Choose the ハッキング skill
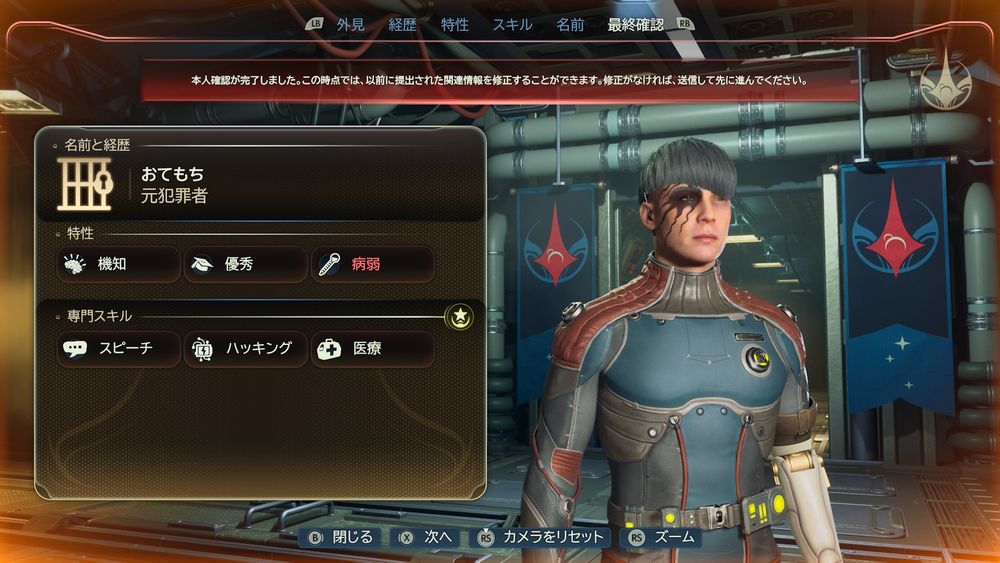The width and height of the screenshot is (1000, 563). pyautogui.click(x=246, y=349)
